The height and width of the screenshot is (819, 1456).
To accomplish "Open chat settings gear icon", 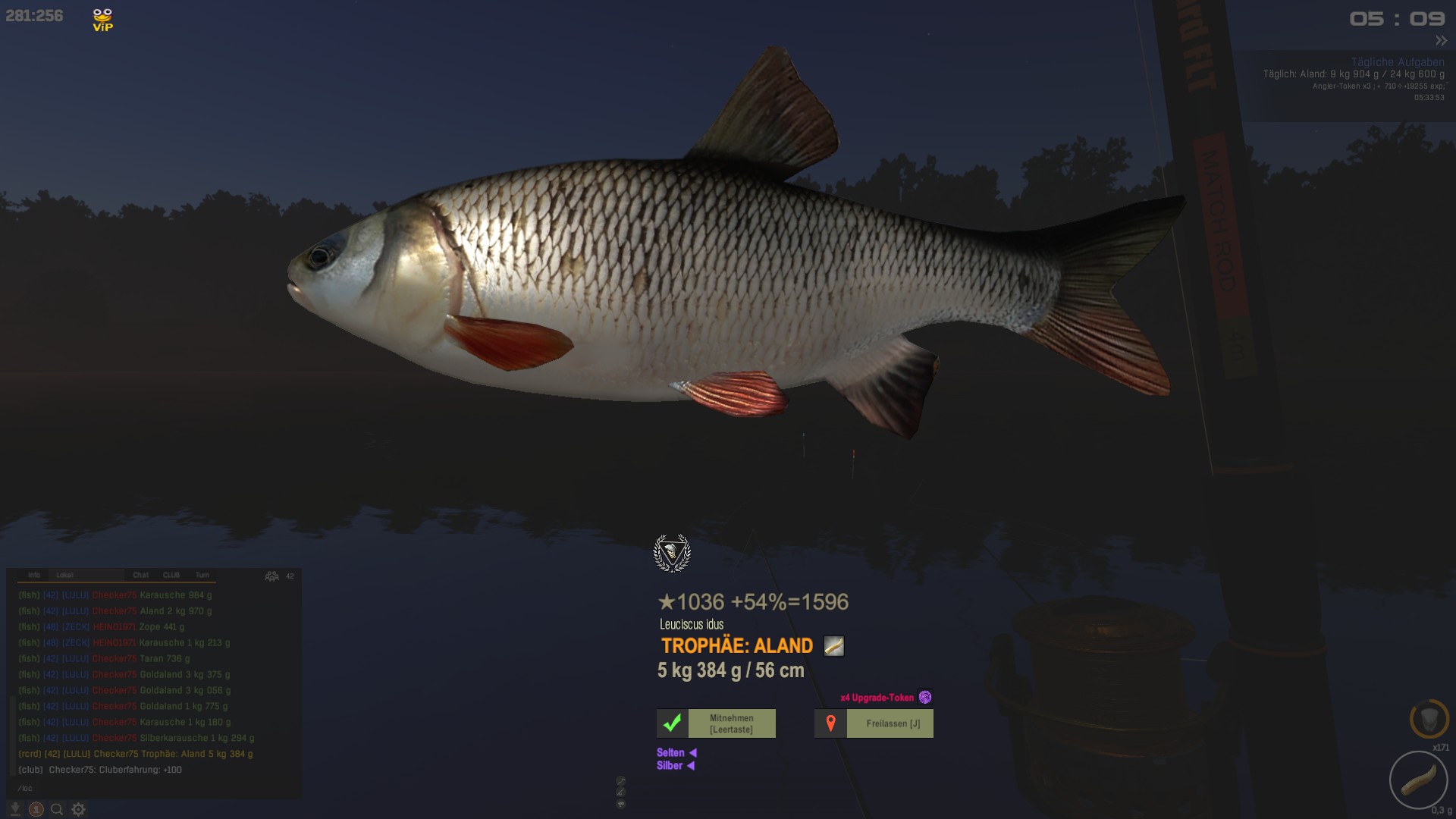I will 78,809.
